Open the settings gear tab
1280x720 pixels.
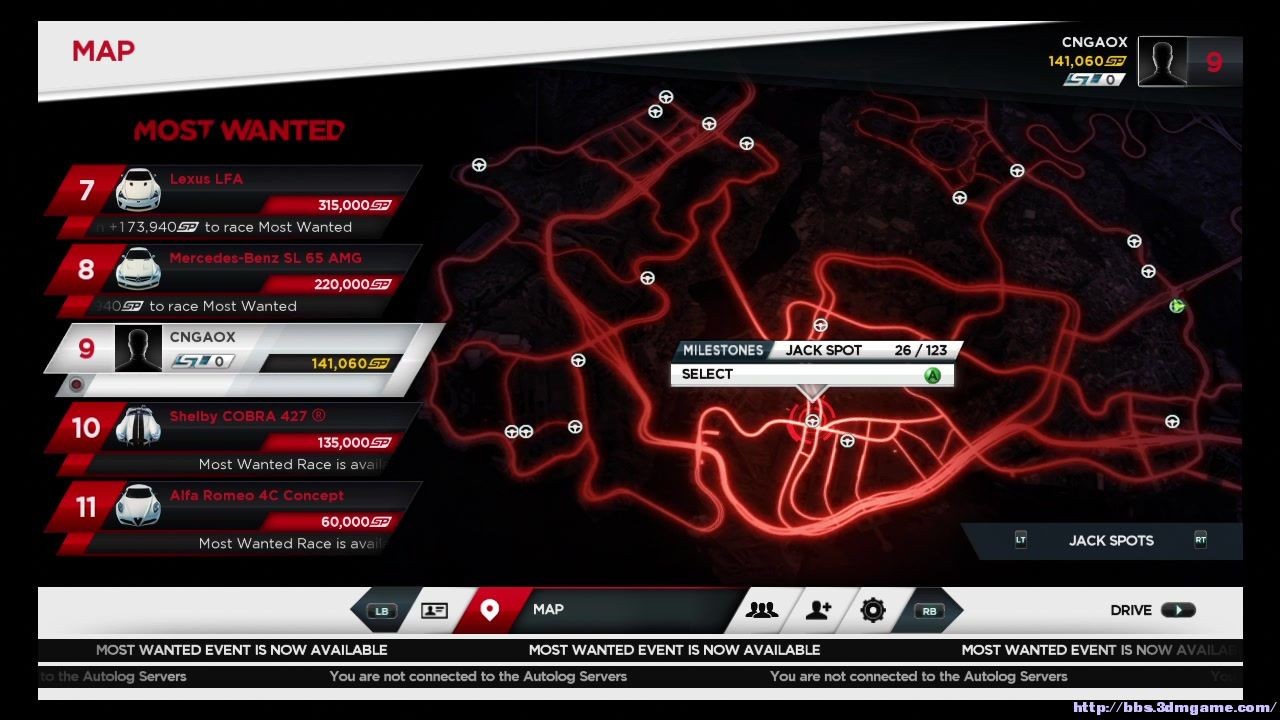coord(873,610)
